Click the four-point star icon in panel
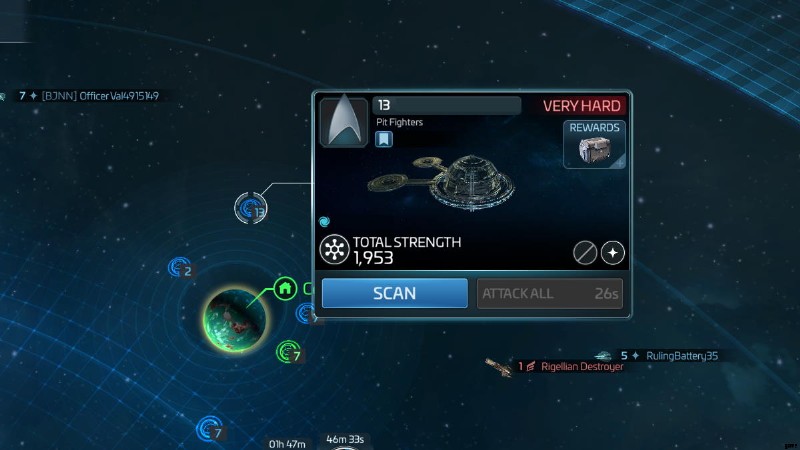 coord(613,252)
